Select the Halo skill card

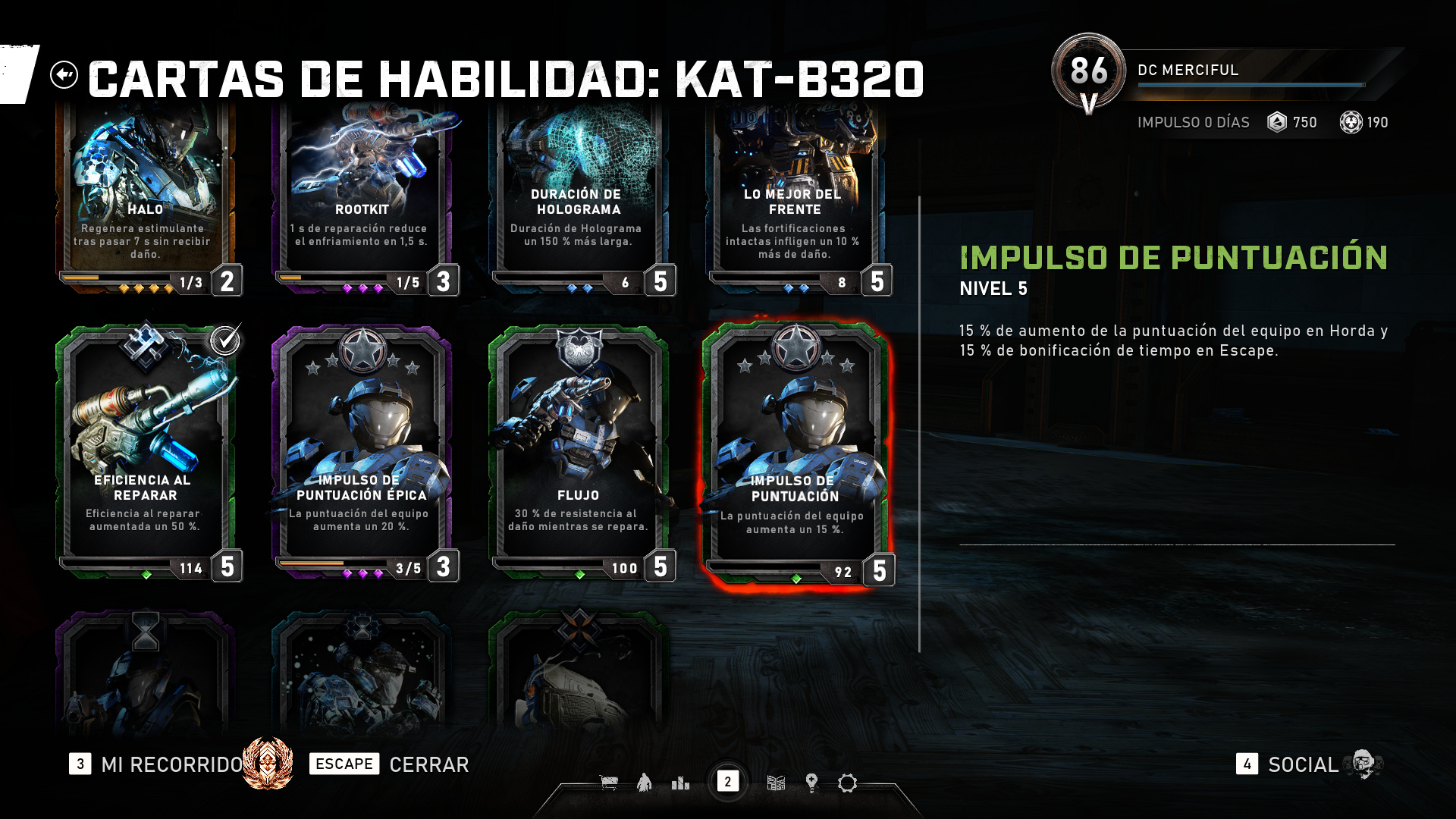click(146, 197)
